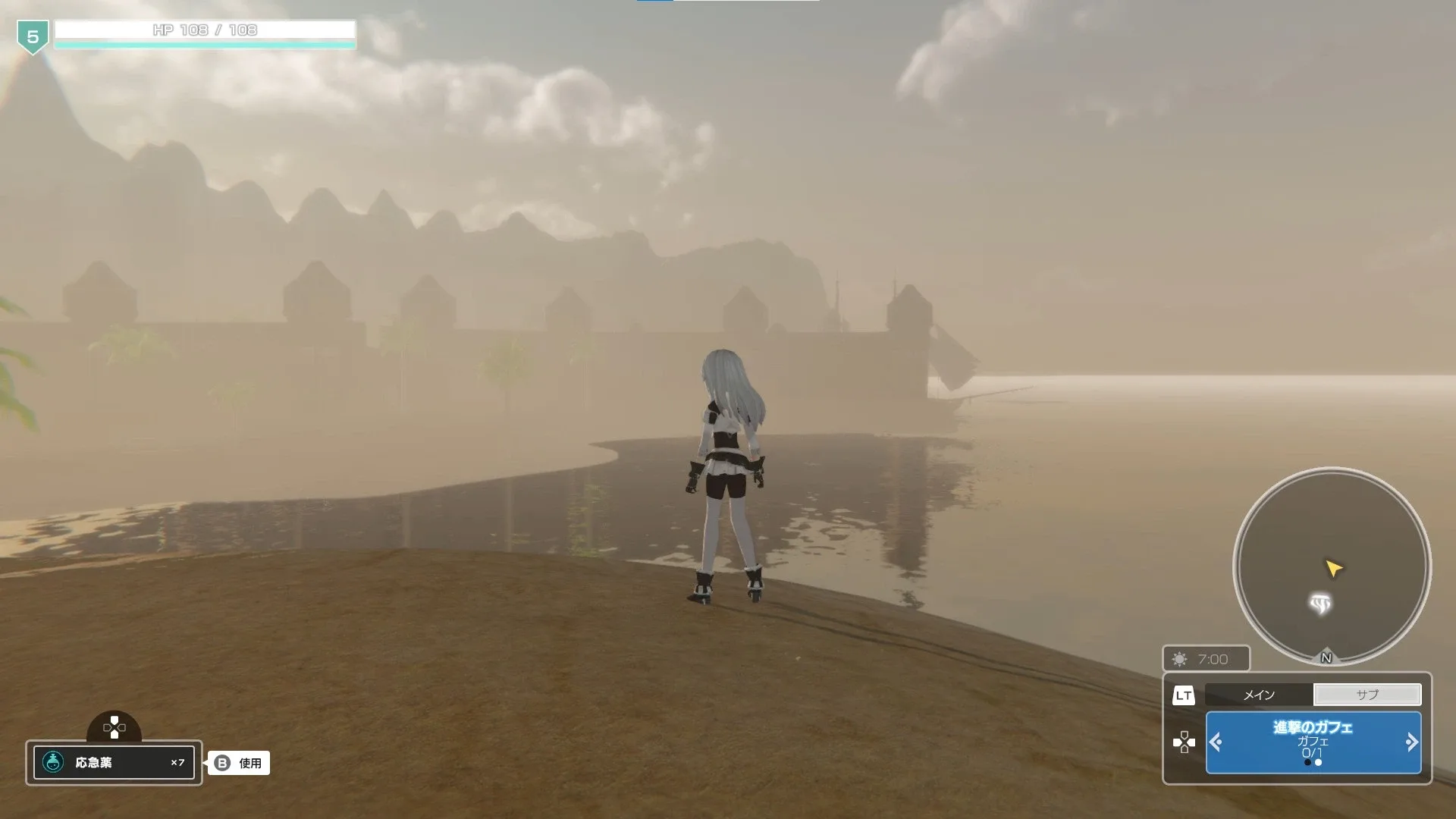Switch to the サブ quest tab
The height and width of the screenshot is (819, 1456).
(x=1368, y=695)
